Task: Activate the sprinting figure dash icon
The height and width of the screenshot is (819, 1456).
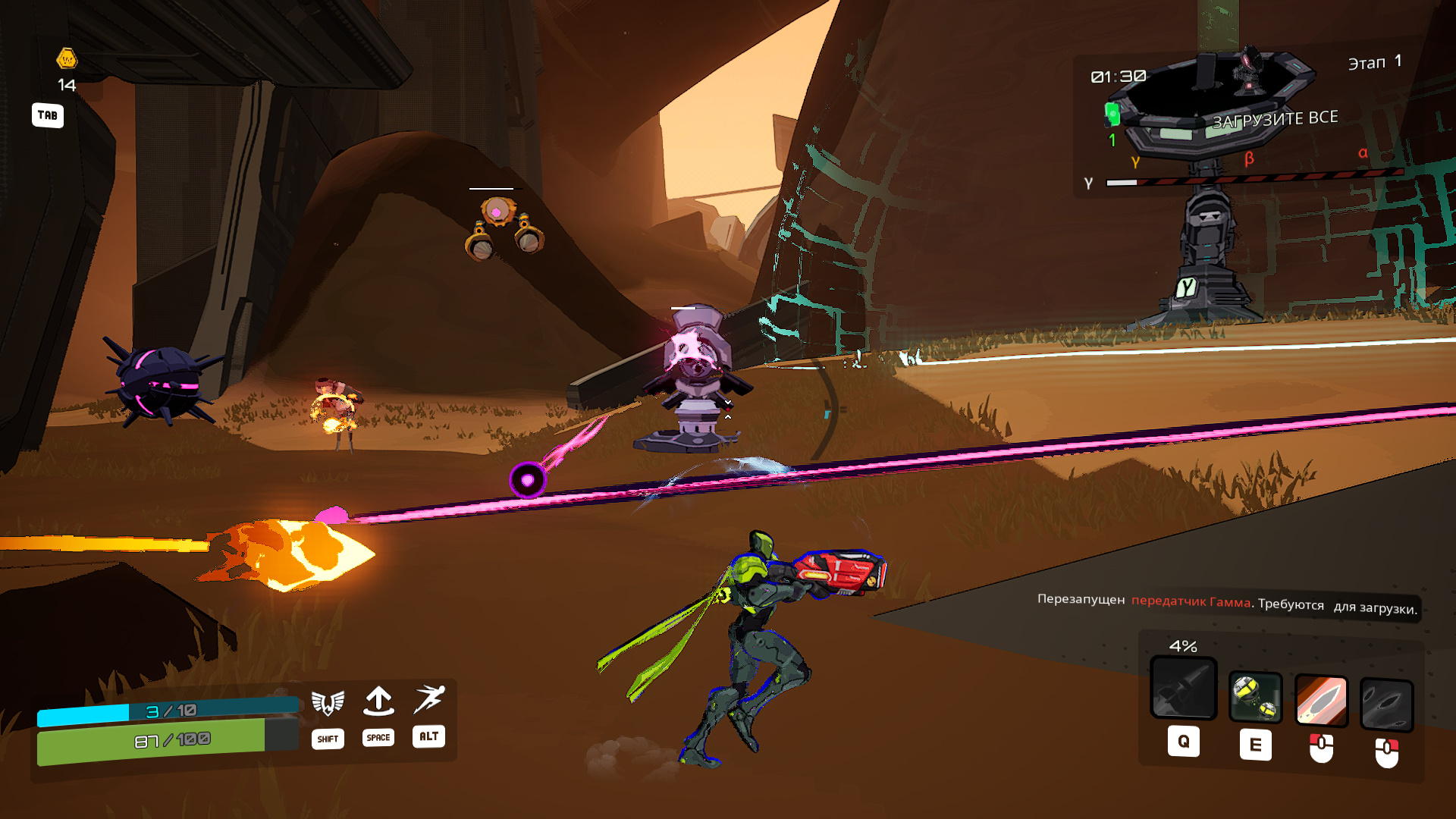Action: [x=429, y=699]
